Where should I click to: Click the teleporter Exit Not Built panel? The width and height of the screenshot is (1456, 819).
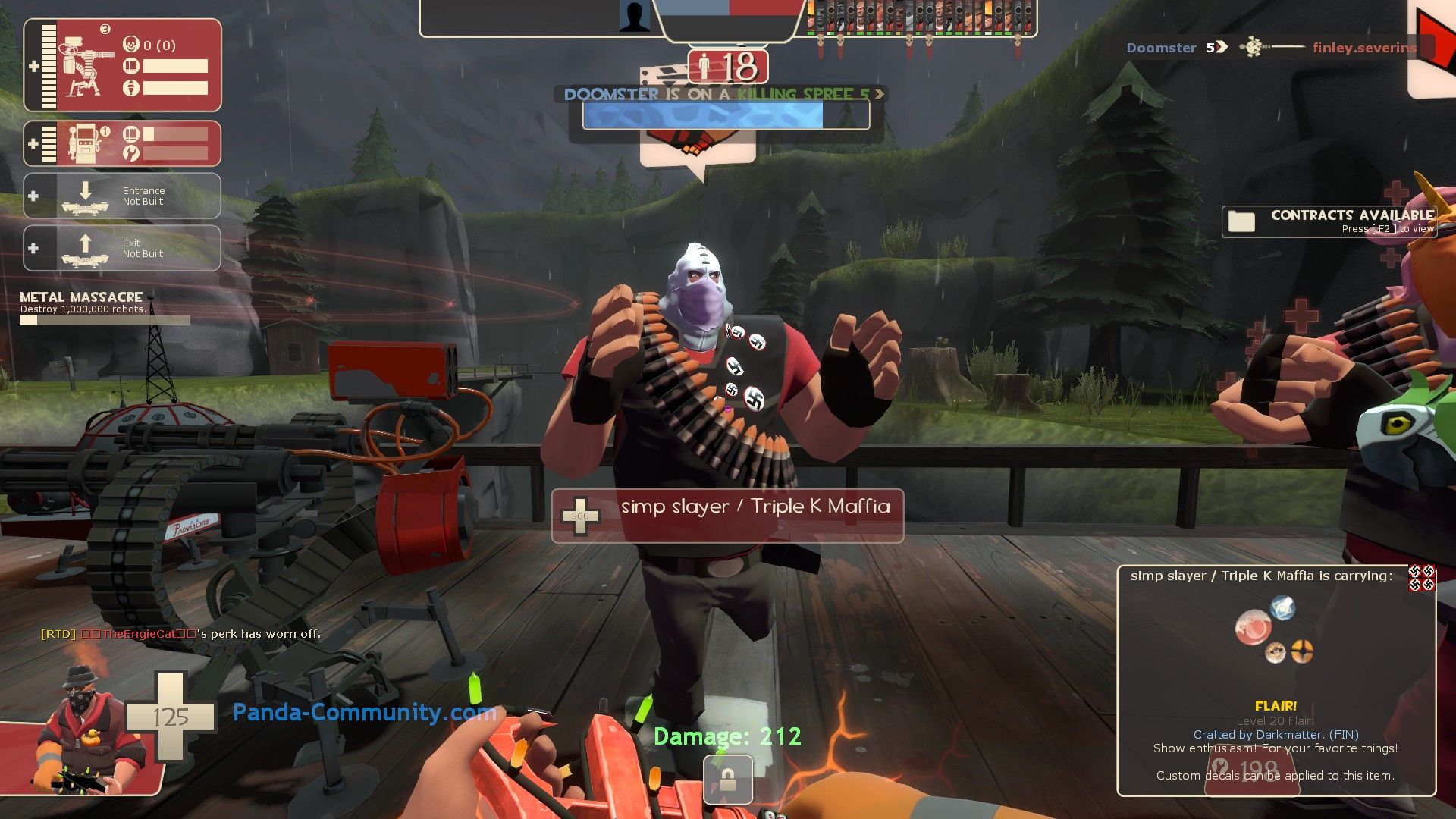point(122,248)
